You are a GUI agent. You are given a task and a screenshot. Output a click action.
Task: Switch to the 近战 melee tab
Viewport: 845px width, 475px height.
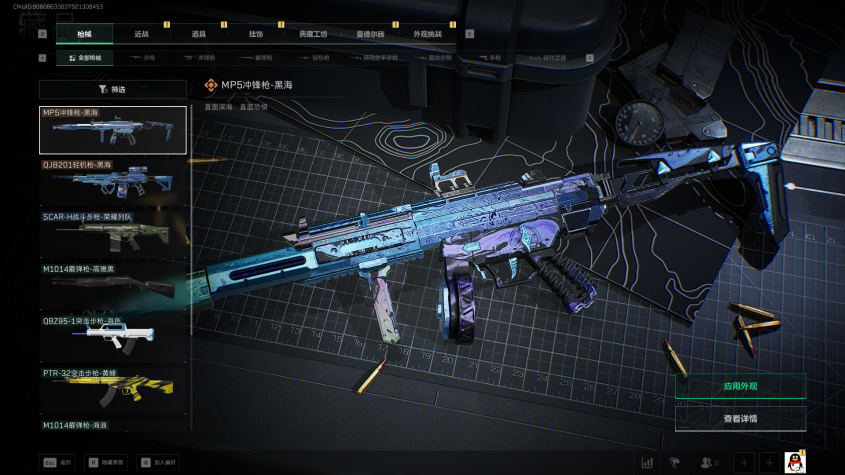141,34
